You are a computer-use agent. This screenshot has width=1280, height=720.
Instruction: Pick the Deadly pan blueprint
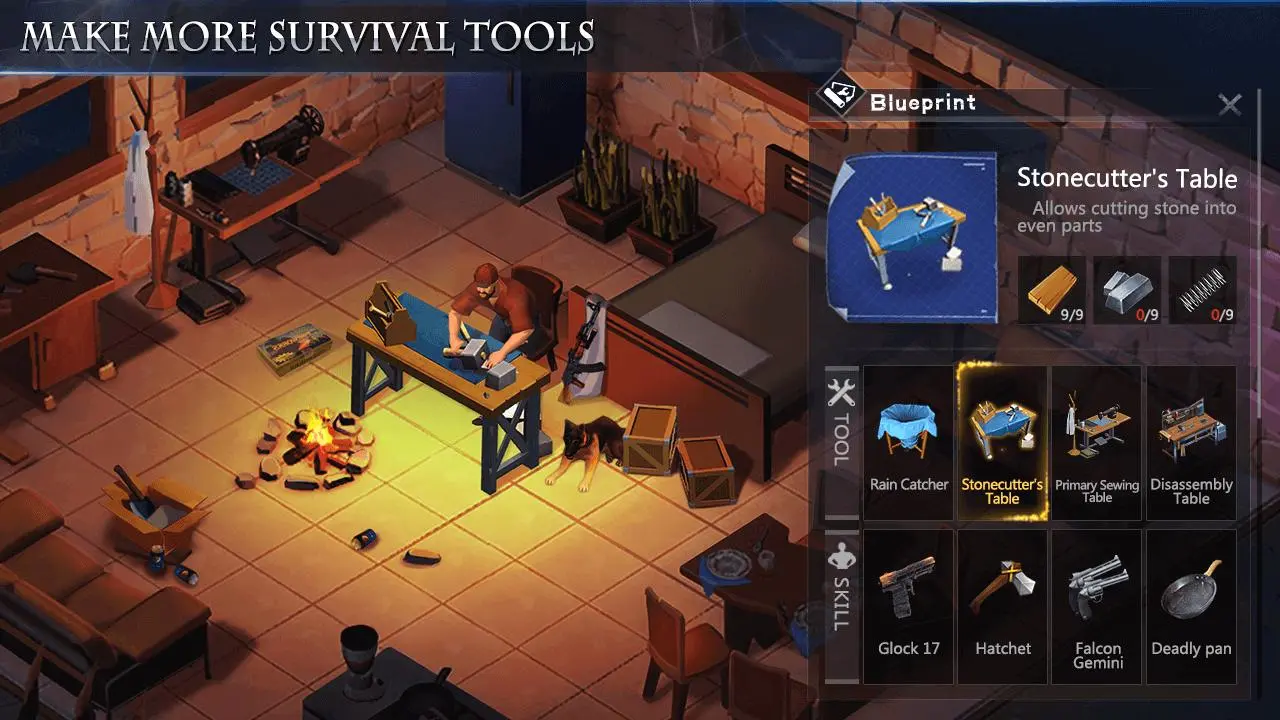coord(1191,606)
